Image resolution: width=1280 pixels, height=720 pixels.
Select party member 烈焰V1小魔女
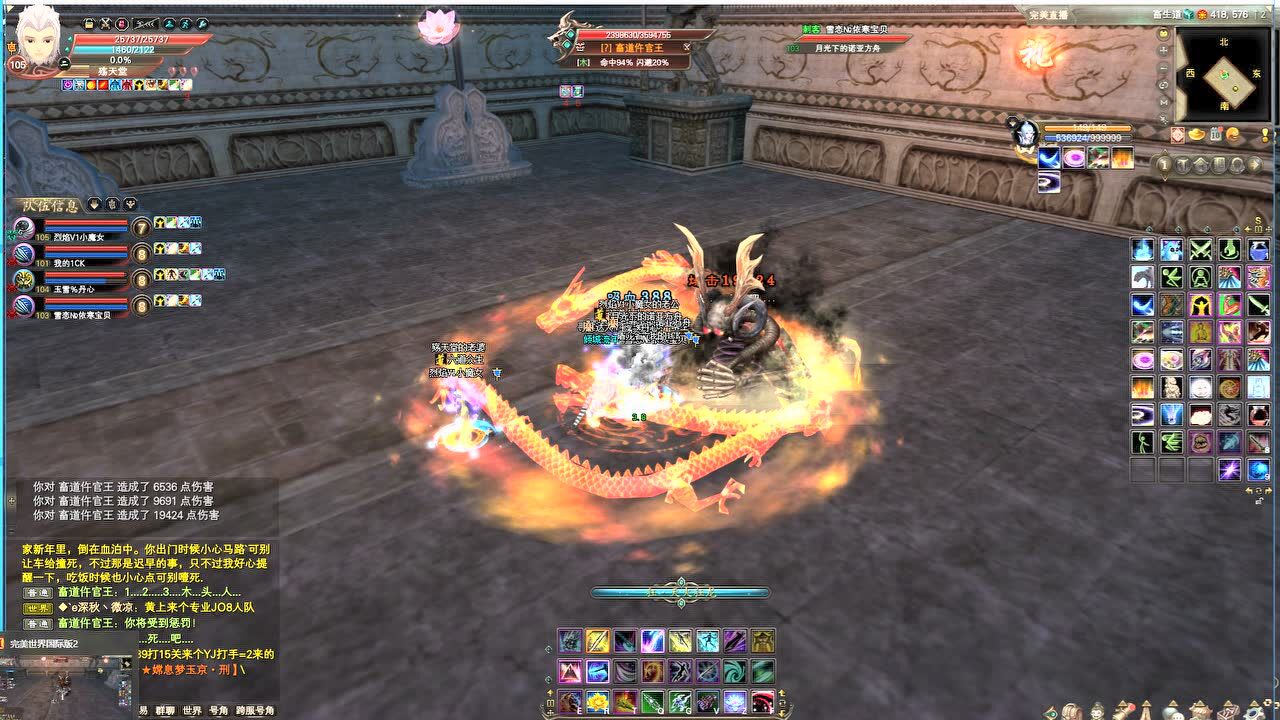(x=70, y=230)
